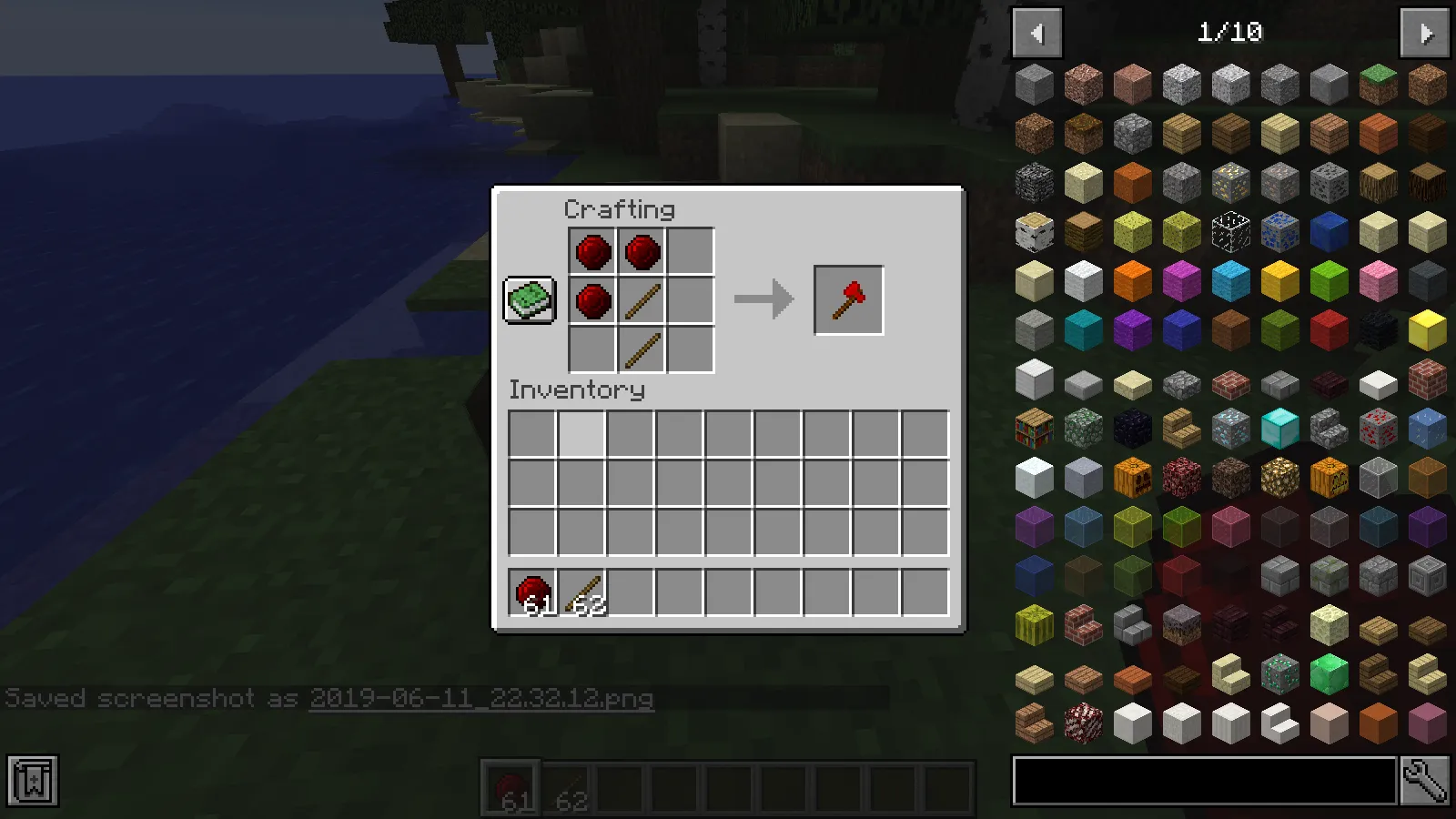Viewport: 1456px width, 819px height.
Task: Click the red mushroom in the top-left crafting slot
Action: (591, 251)
